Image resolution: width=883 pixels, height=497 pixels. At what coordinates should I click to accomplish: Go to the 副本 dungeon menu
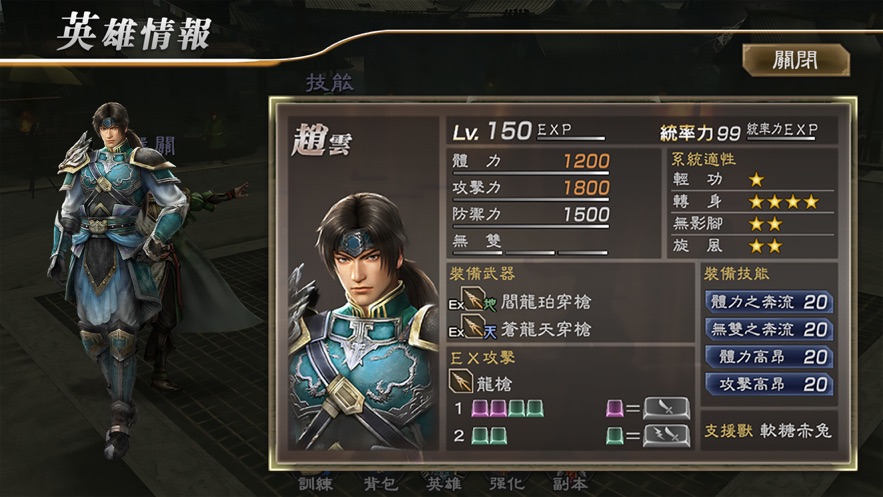(569, 482)
